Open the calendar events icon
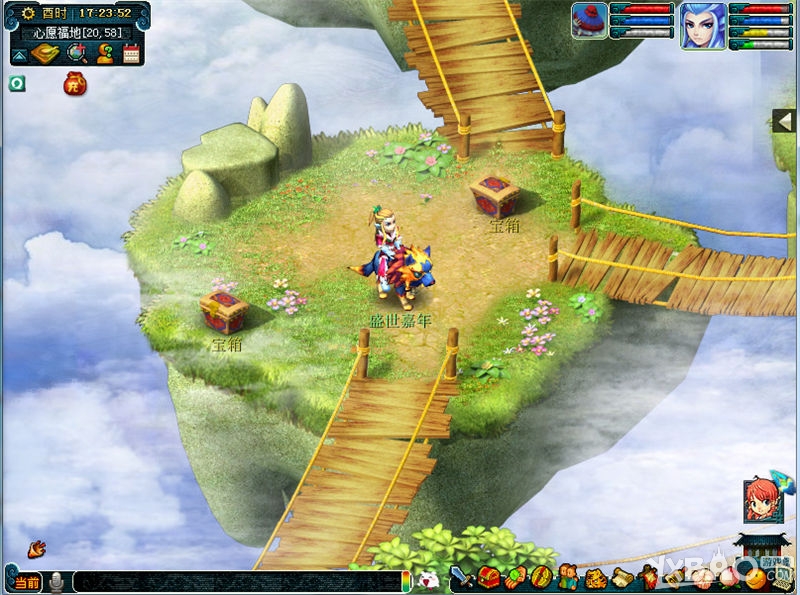 pyautogui.click(x=131, y=53)
